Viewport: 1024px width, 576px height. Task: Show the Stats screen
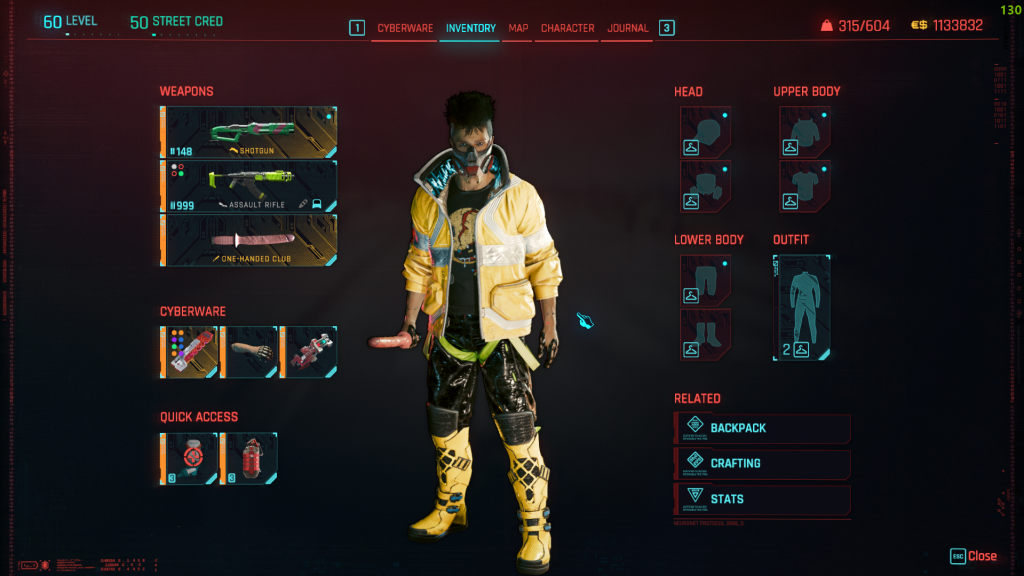coord(763,499)
